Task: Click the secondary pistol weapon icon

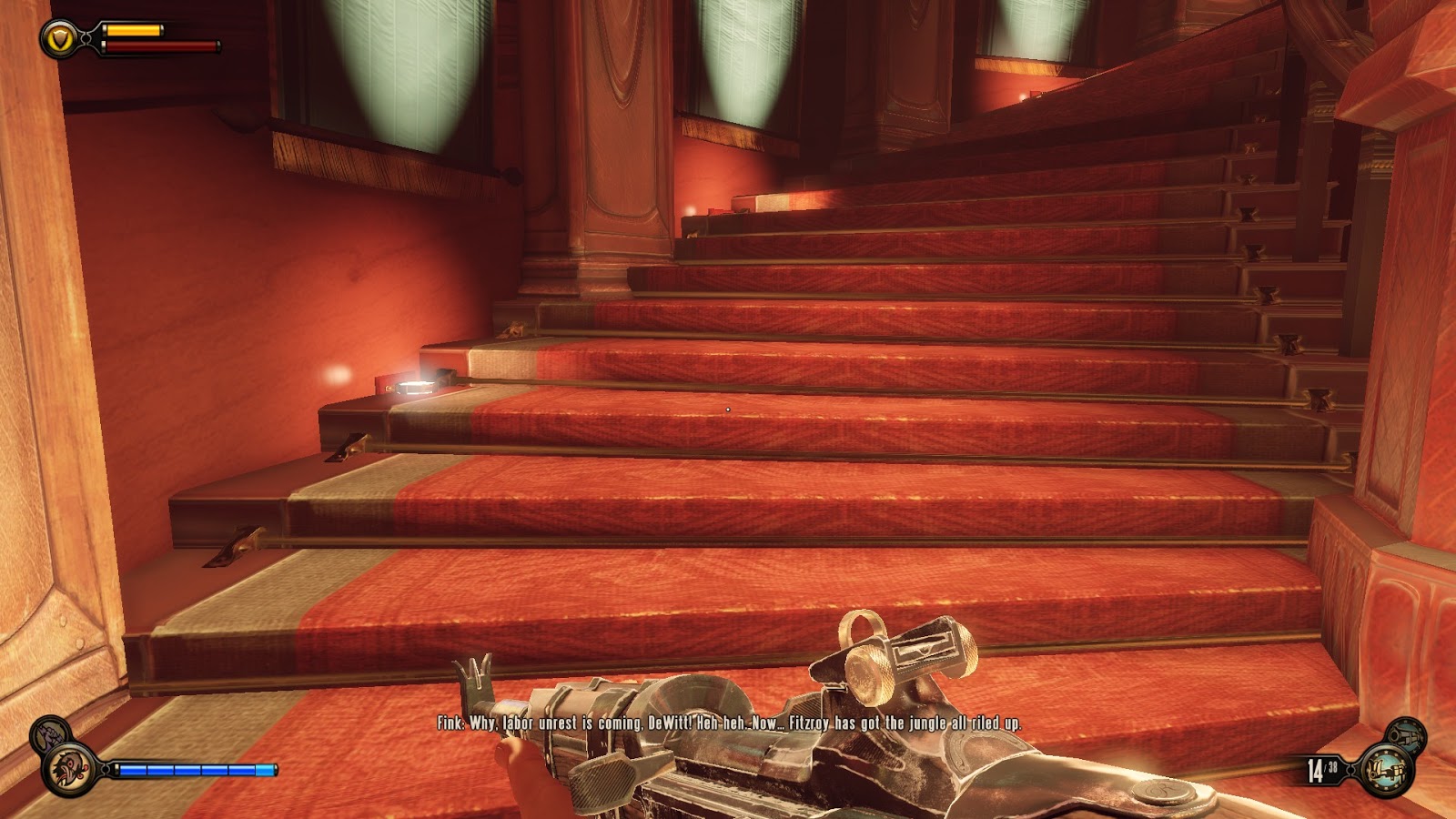Action: tap(1406, 735)
